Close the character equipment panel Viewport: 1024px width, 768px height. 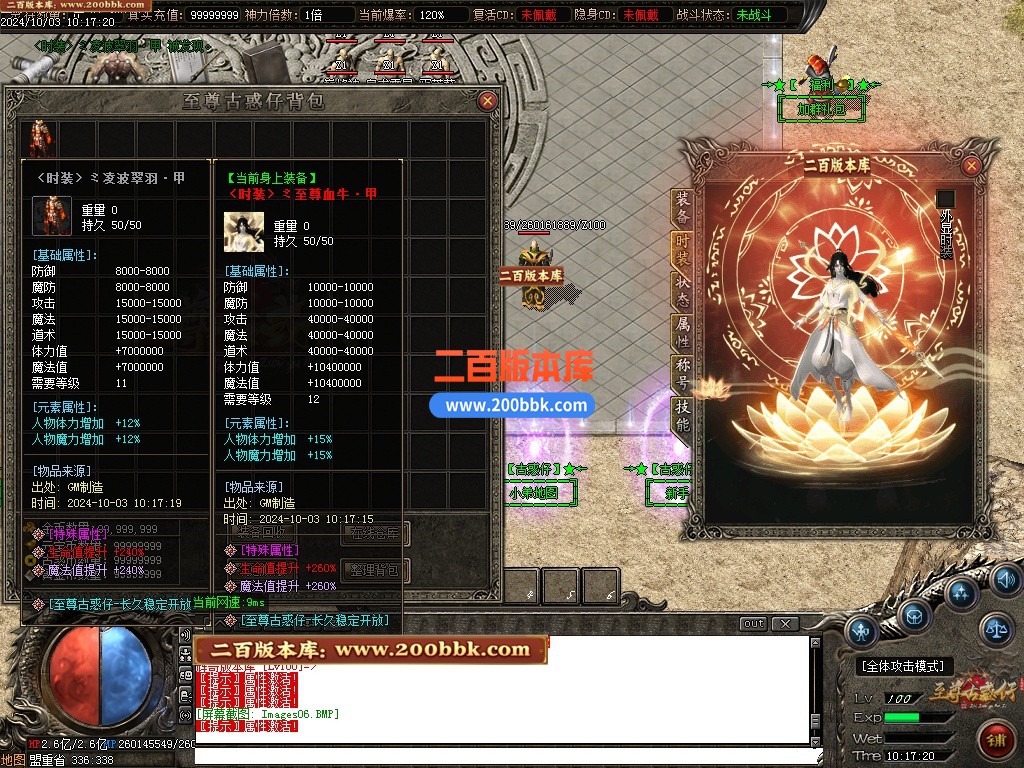[x=971, y=166]
